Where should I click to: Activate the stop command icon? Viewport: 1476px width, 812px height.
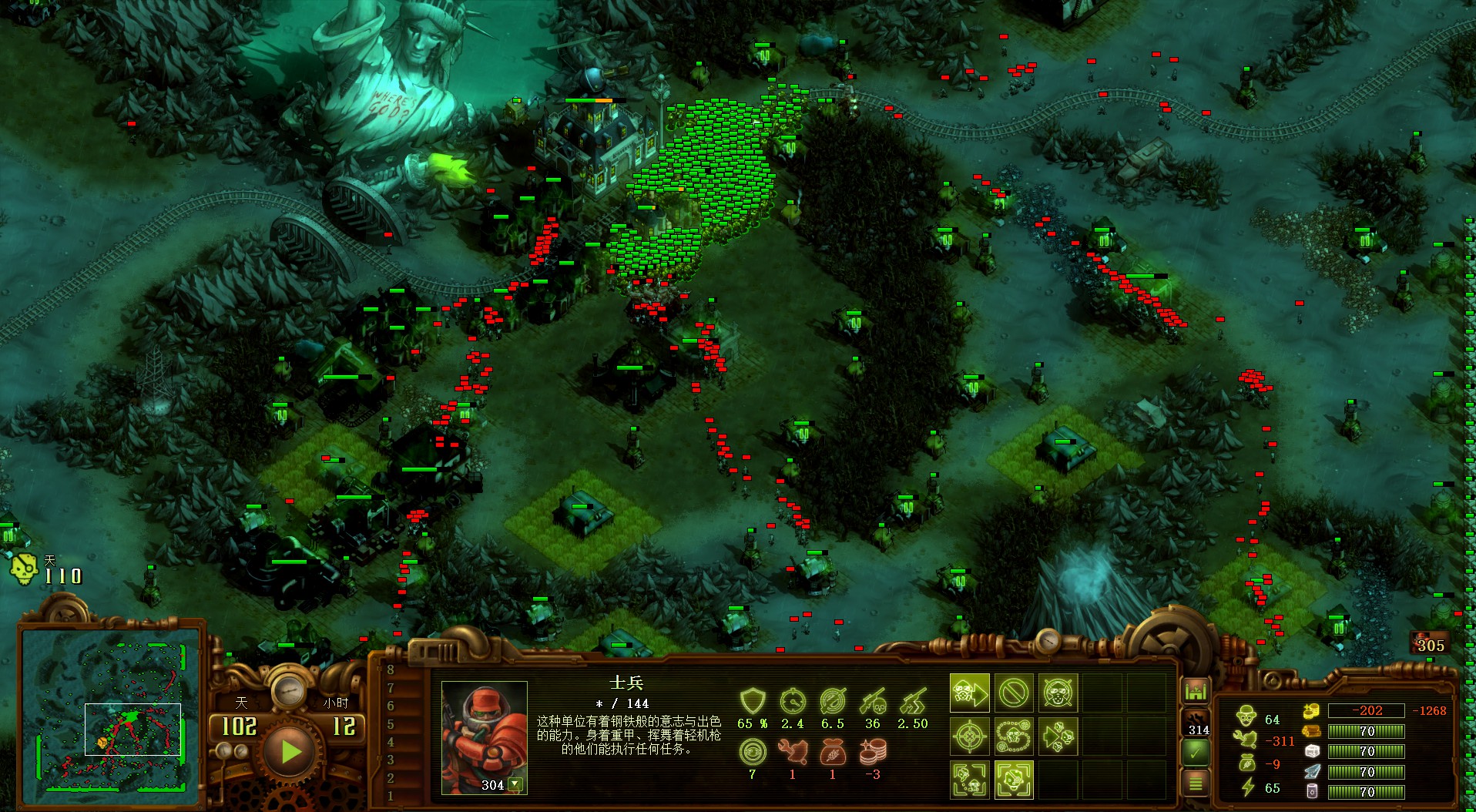[1013, 694]
